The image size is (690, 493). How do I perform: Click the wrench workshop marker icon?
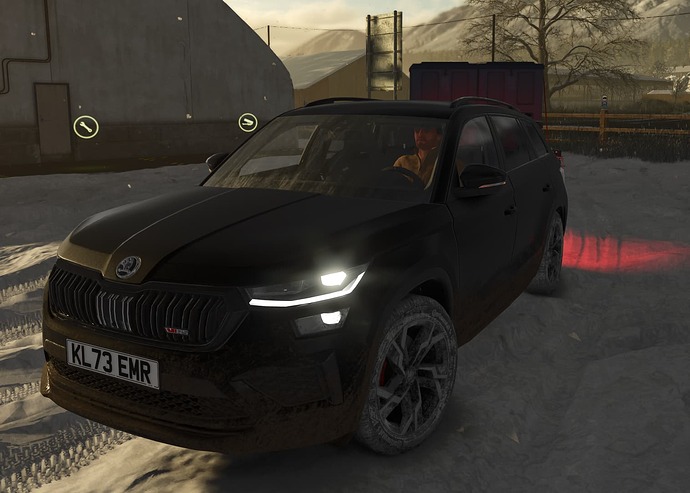coord(86,127)
